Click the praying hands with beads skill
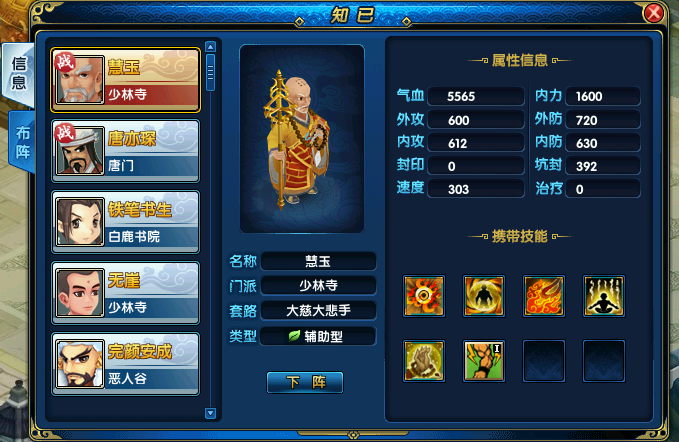 point(424,360)
